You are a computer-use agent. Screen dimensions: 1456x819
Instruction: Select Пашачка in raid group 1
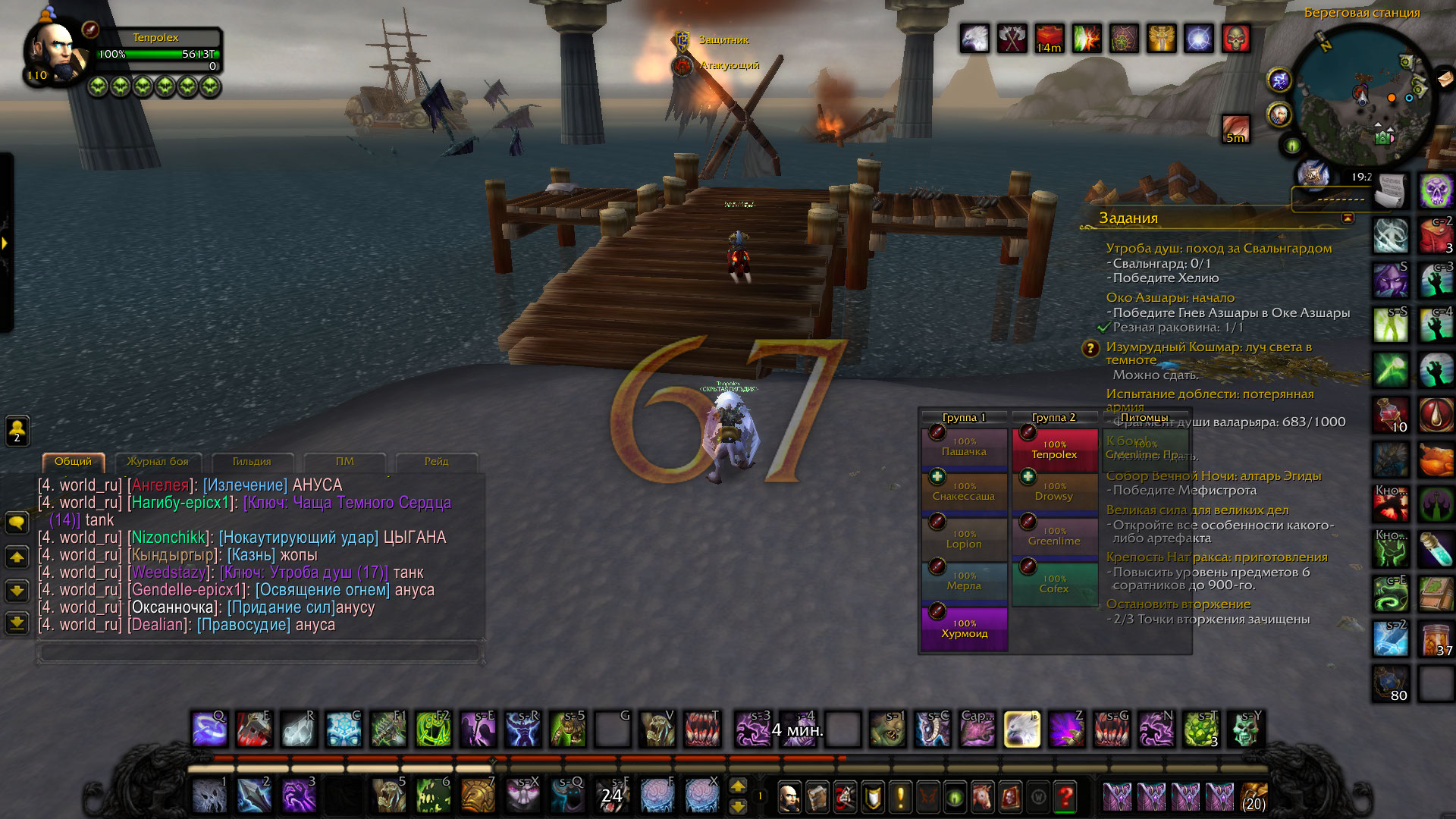(x=964, y=447)
